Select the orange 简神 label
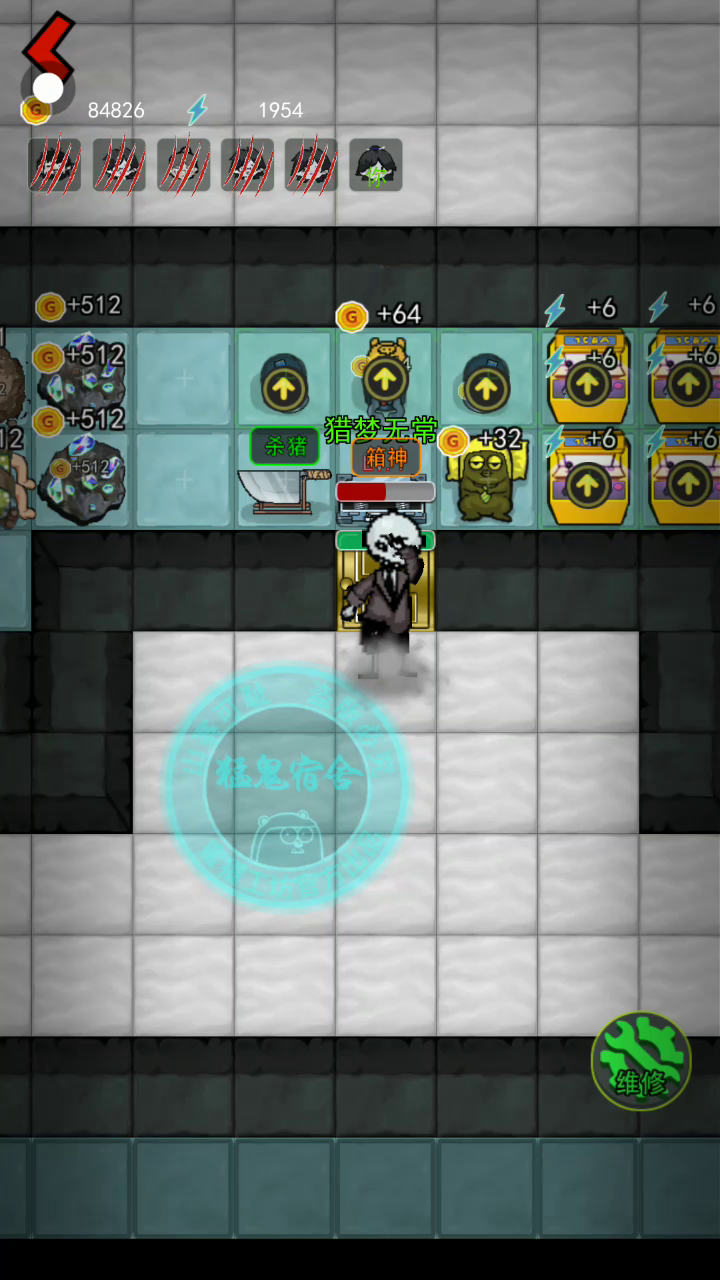 [x=386, y=459]
